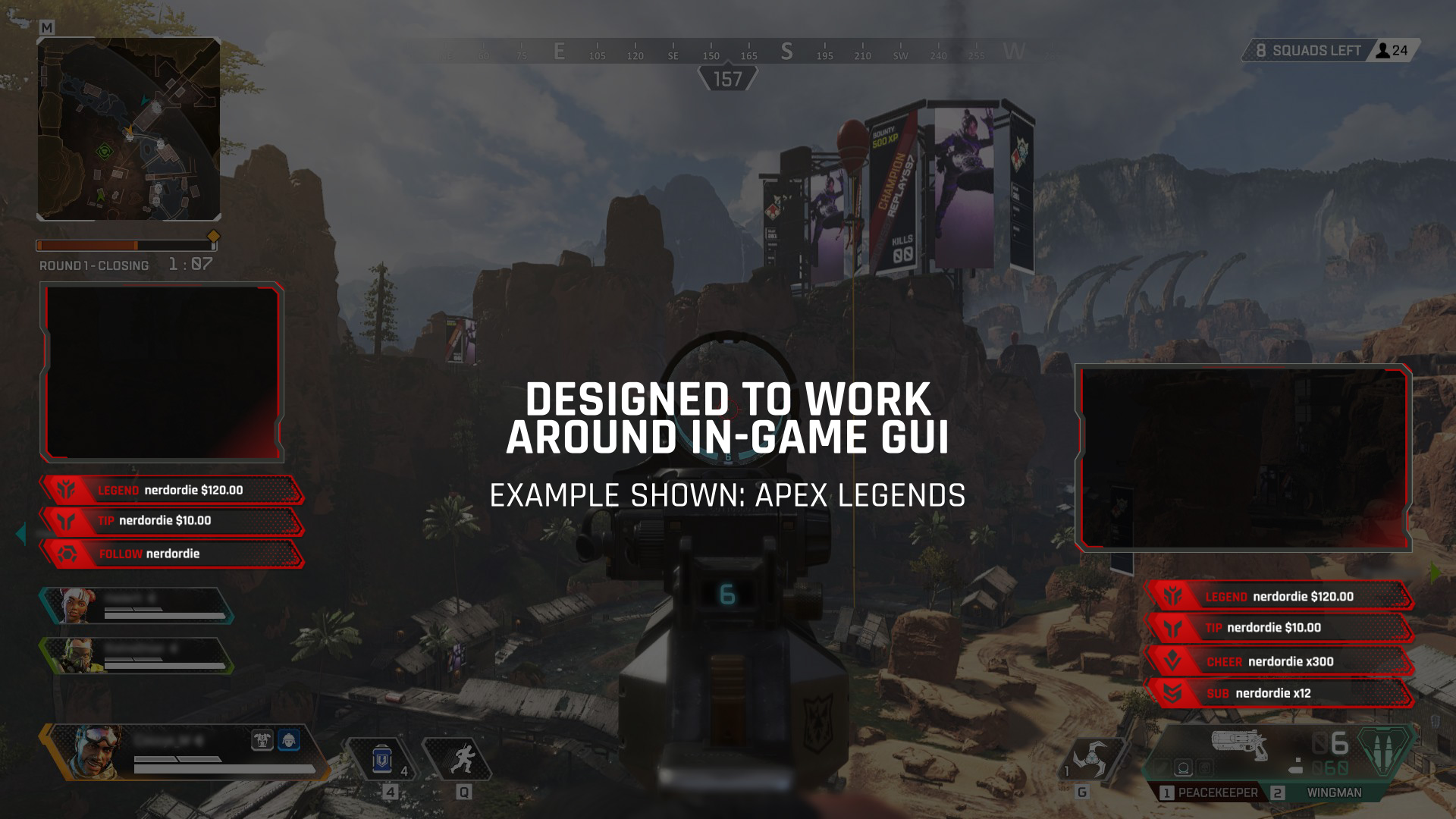Click the left webcam frame overlay
The image size is (1456, 819).
coord(162,372)
